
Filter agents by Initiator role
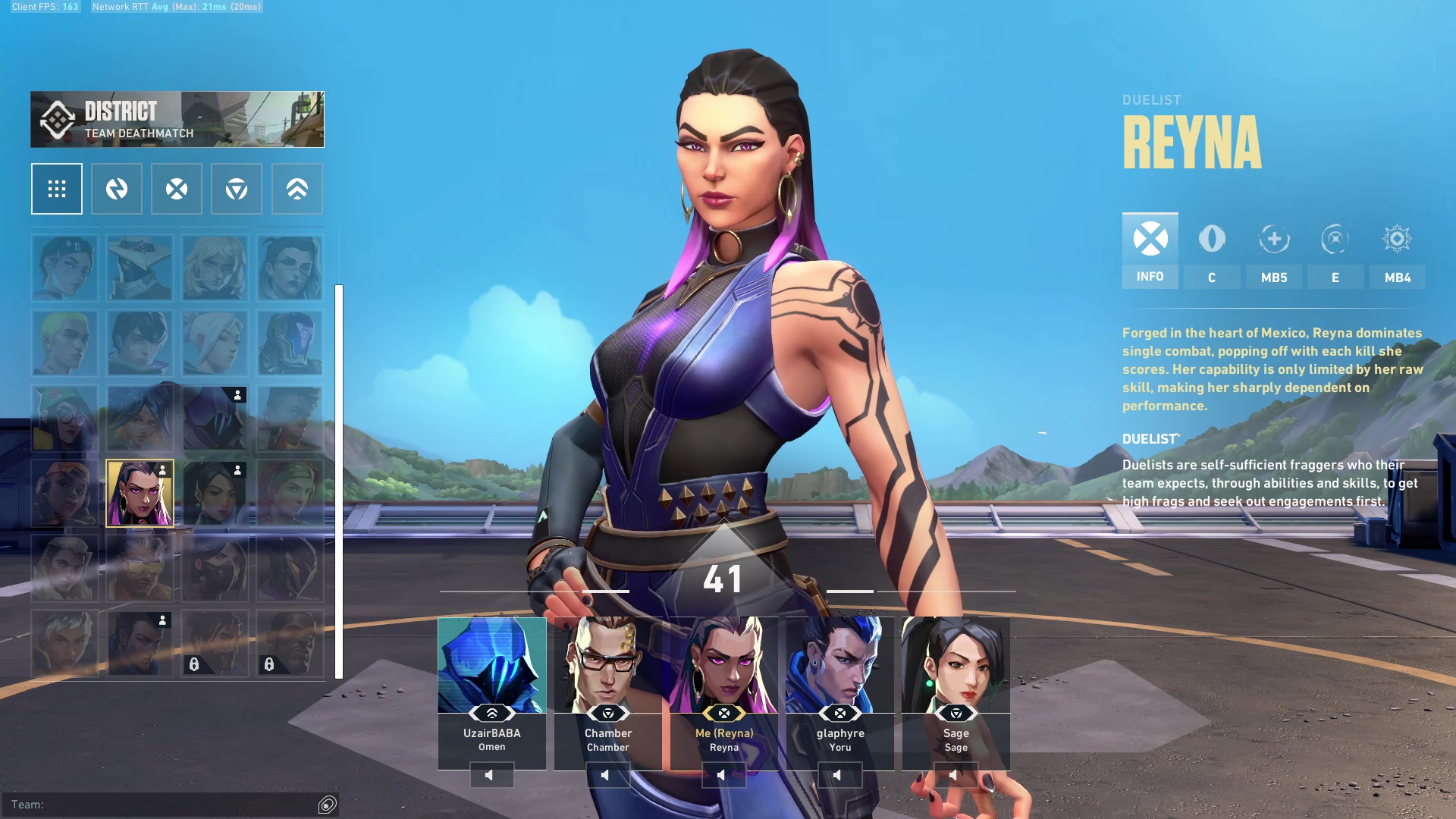pyautogui.click(x=117, y=189)
